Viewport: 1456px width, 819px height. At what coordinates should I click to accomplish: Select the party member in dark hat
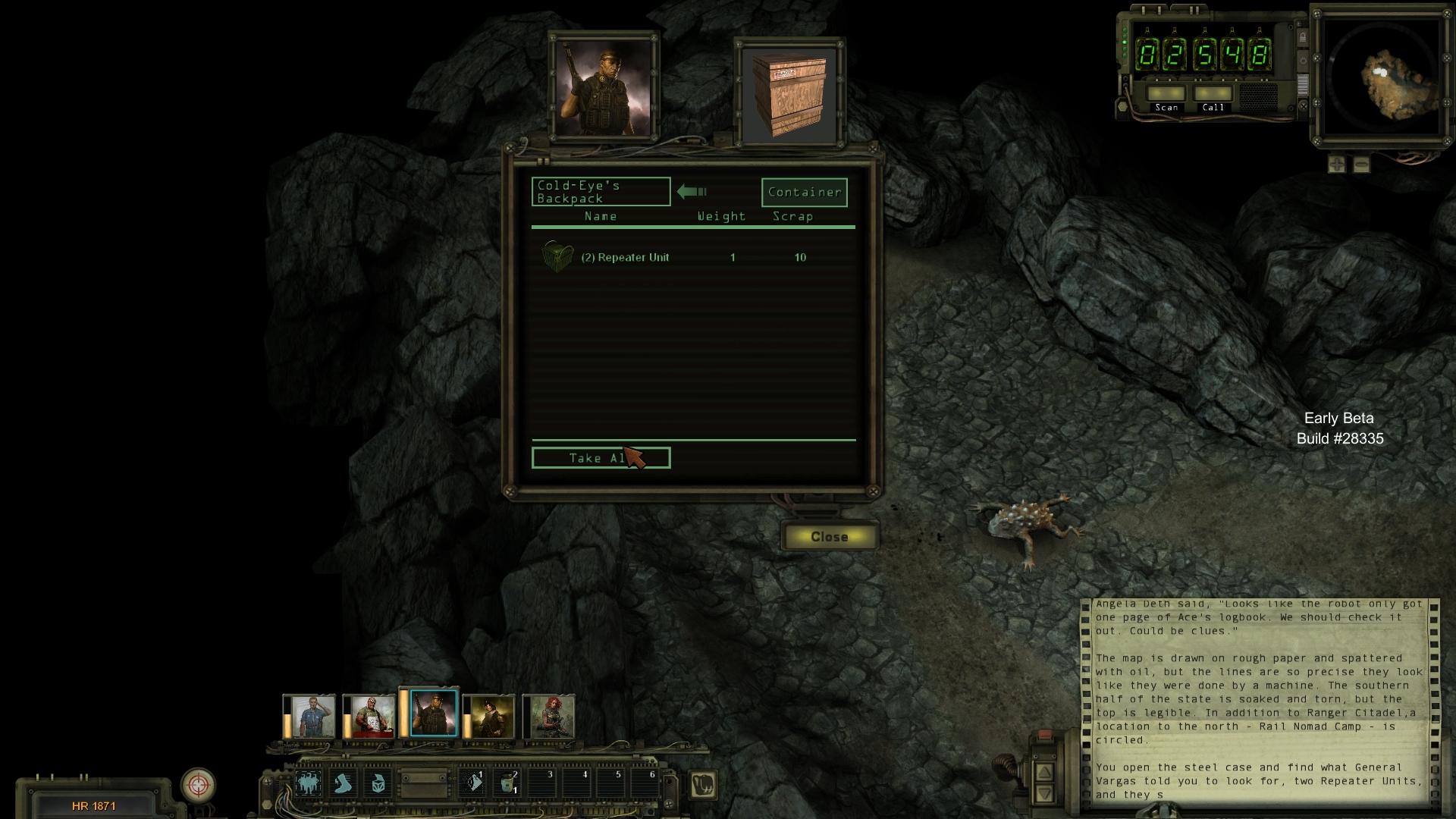pos(491,717)
